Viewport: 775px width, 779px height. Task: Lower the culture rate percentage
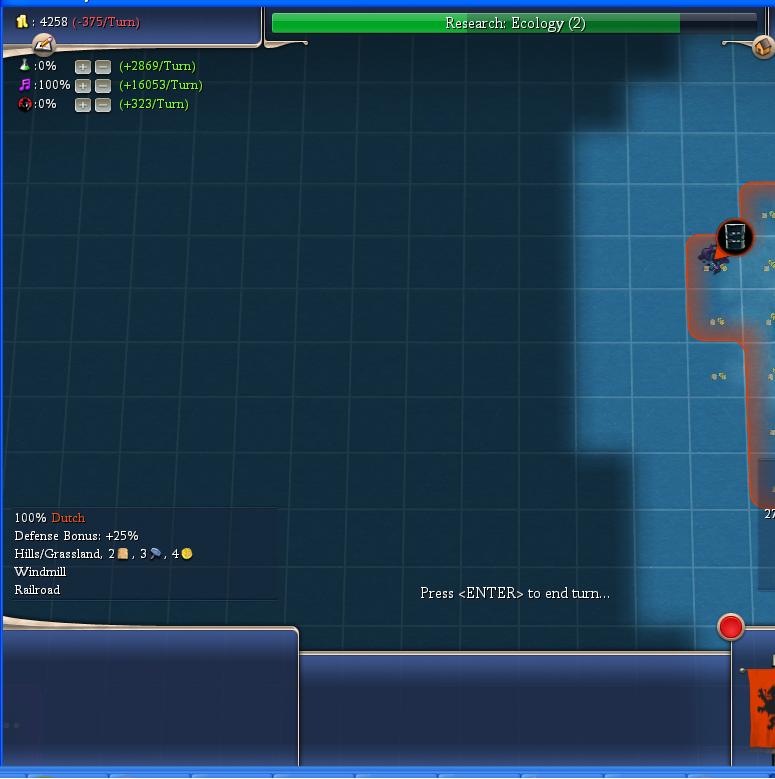(102, 86)
